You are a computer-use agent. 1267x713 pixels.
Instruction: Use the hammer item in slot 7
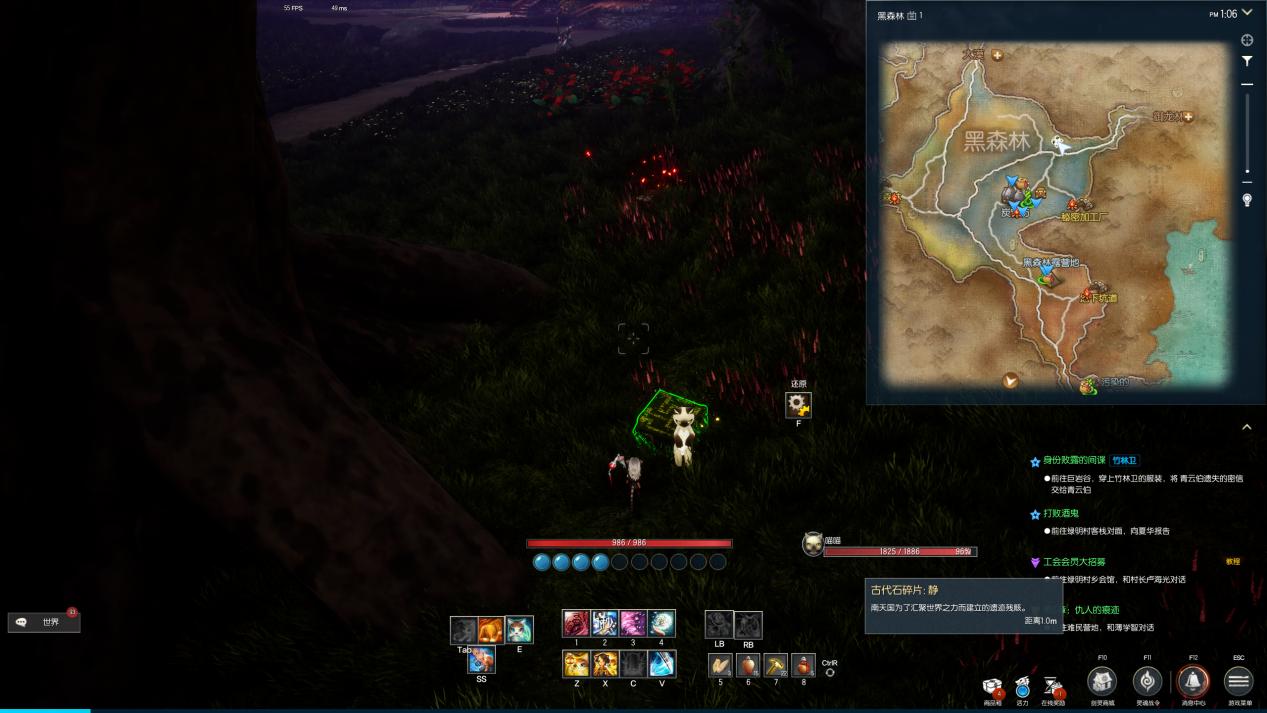(x=776, y=665)
